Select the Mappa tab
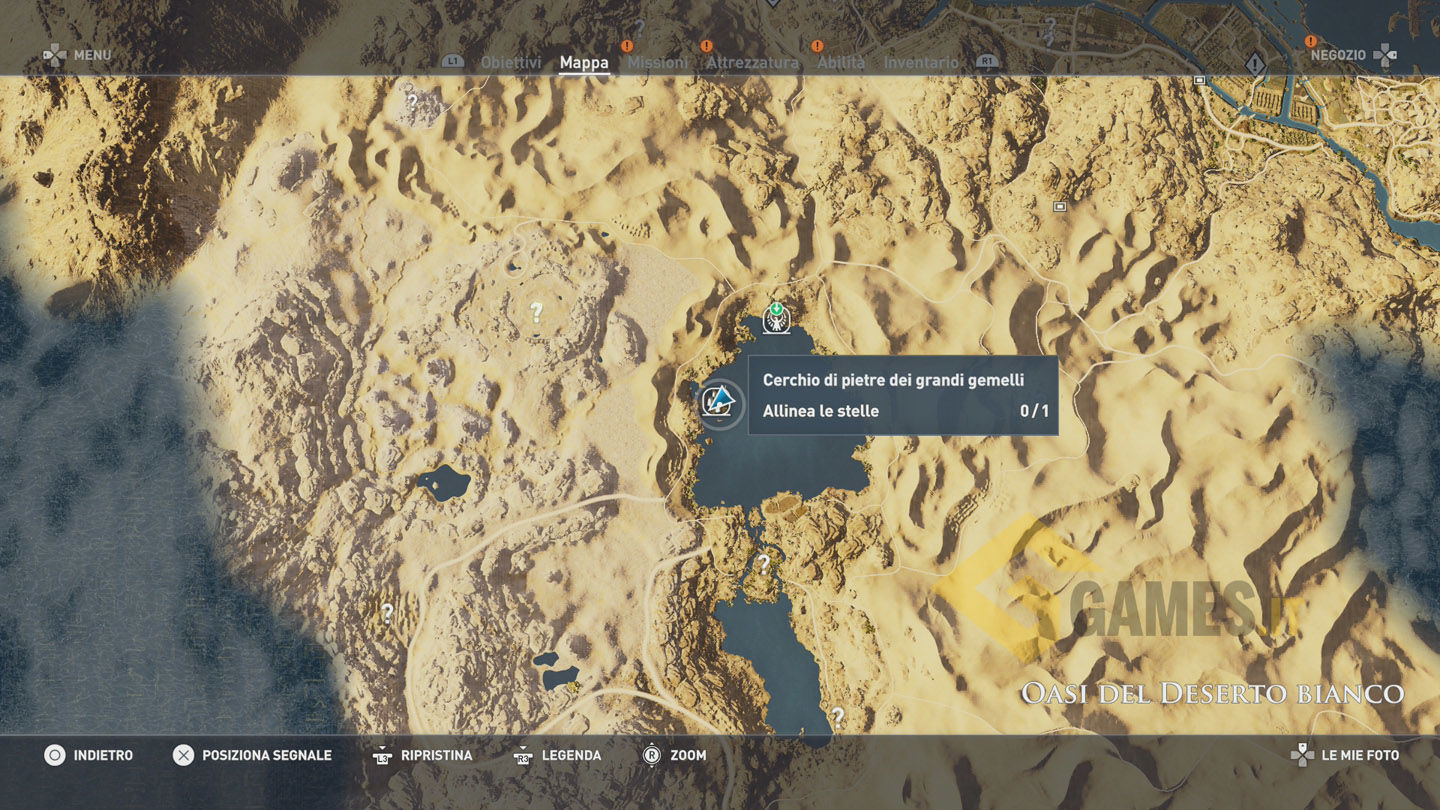Screen dimensions: 1440x810 coord(584,62)
